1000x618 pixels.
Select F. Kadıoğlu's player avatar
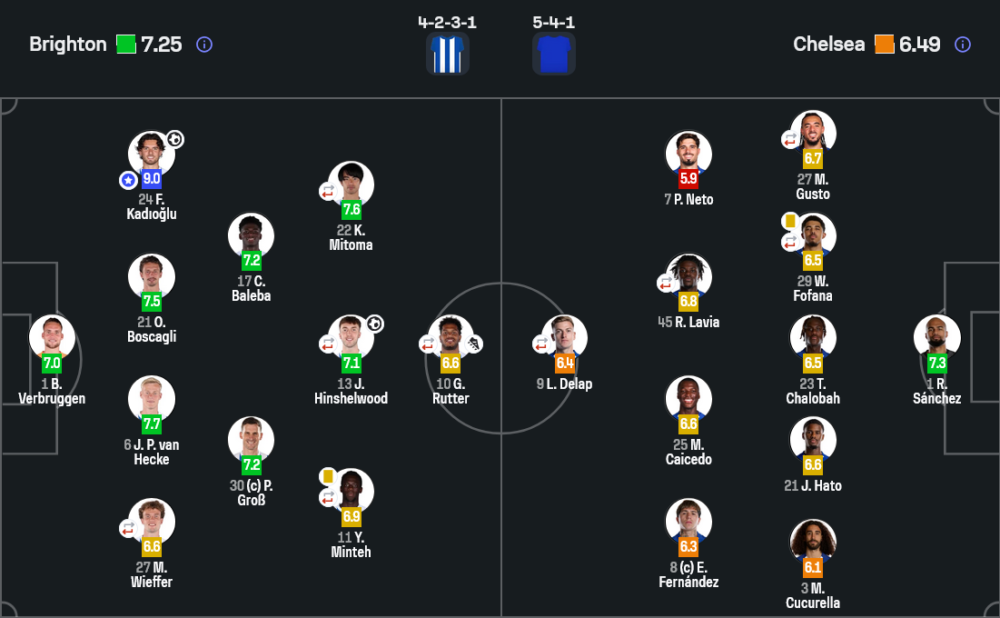tap(152, 154)
